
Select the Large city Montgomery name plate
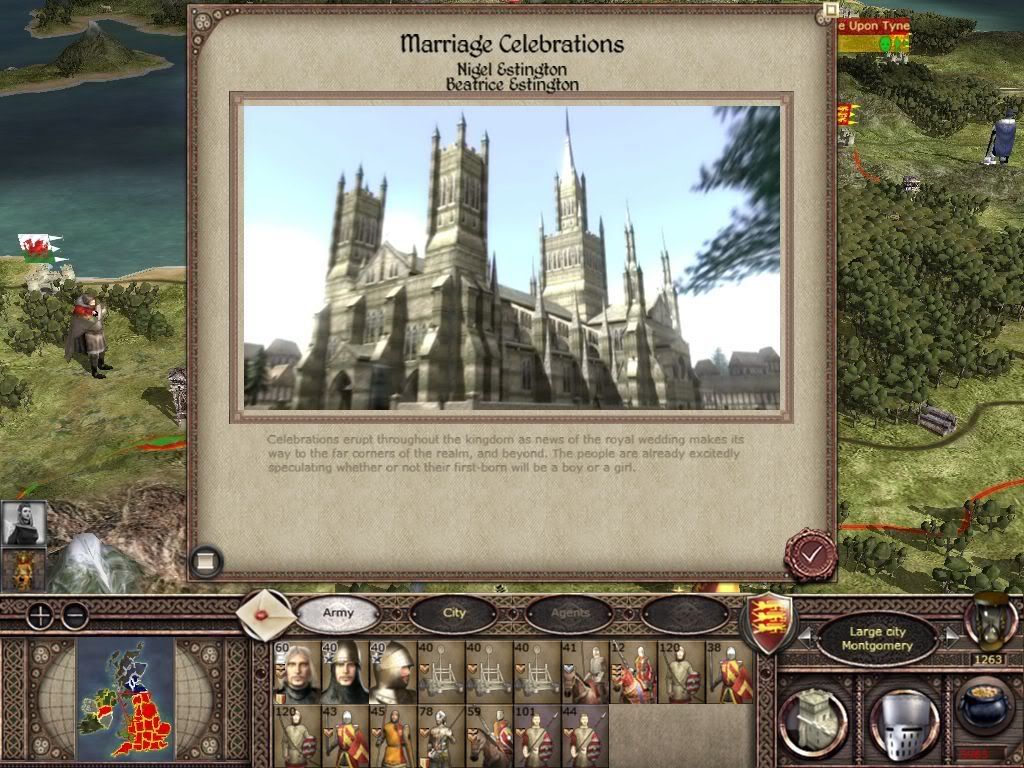point(879,638)
